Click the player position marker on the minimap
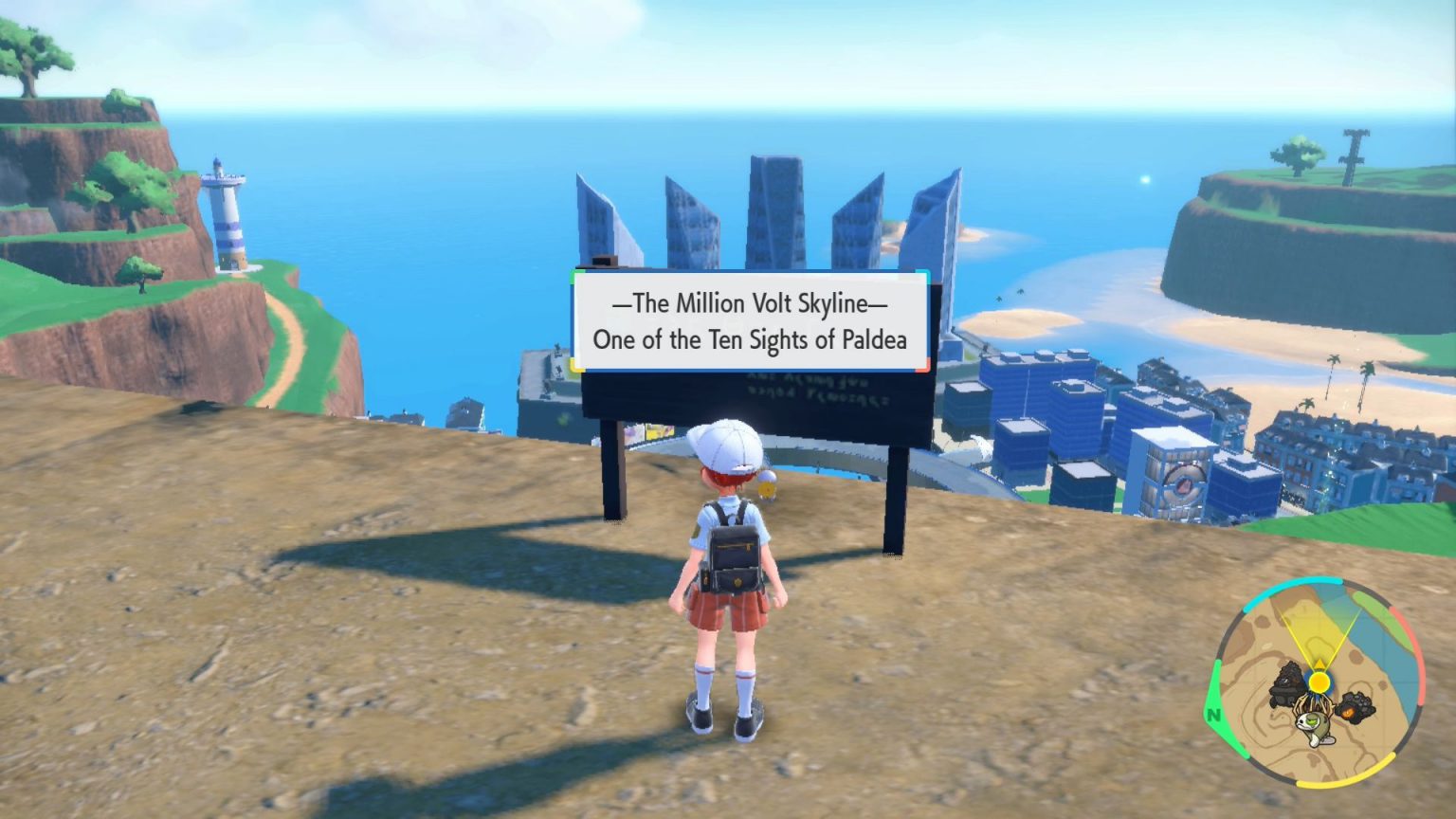Viewport: 1456px width, 819px height. click(1319, 682)
